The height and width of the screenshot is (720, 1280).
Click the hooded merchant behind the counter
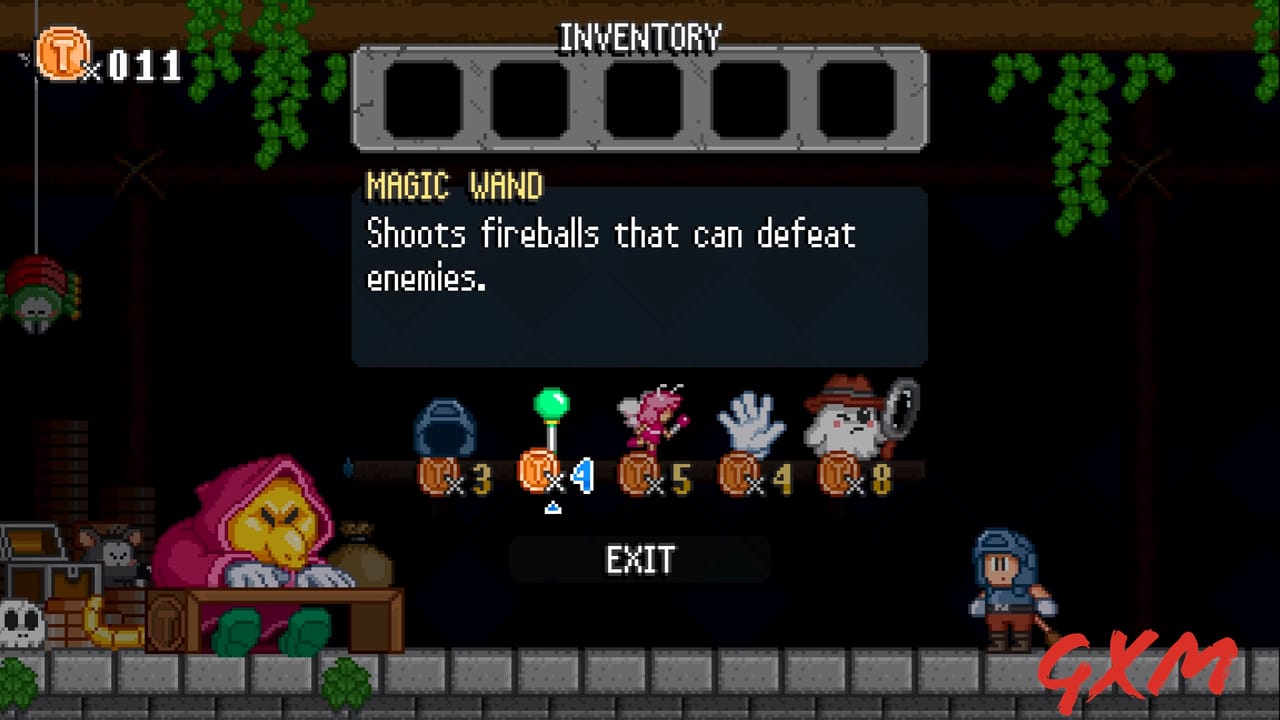pos(270,540)
